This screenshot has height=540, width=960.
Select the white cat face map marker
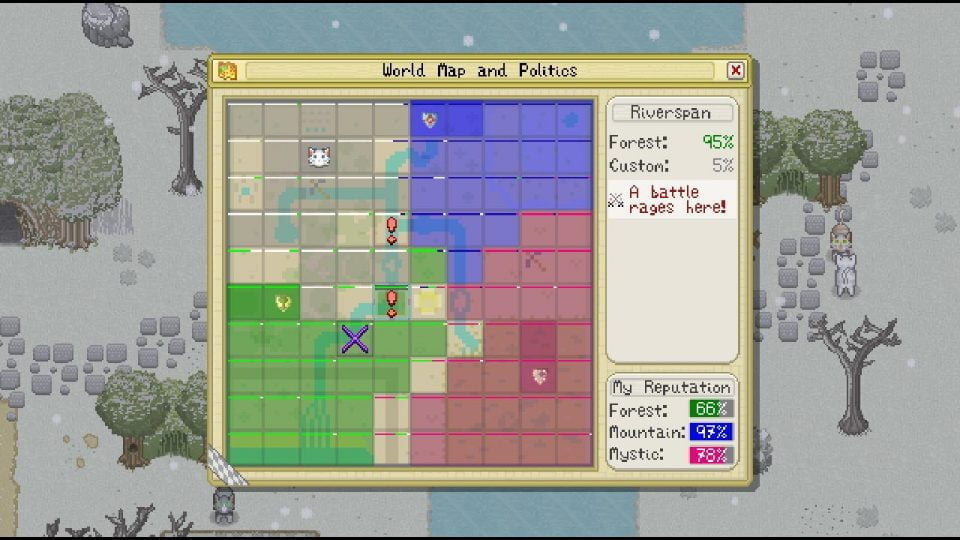[x=319, y=157]
